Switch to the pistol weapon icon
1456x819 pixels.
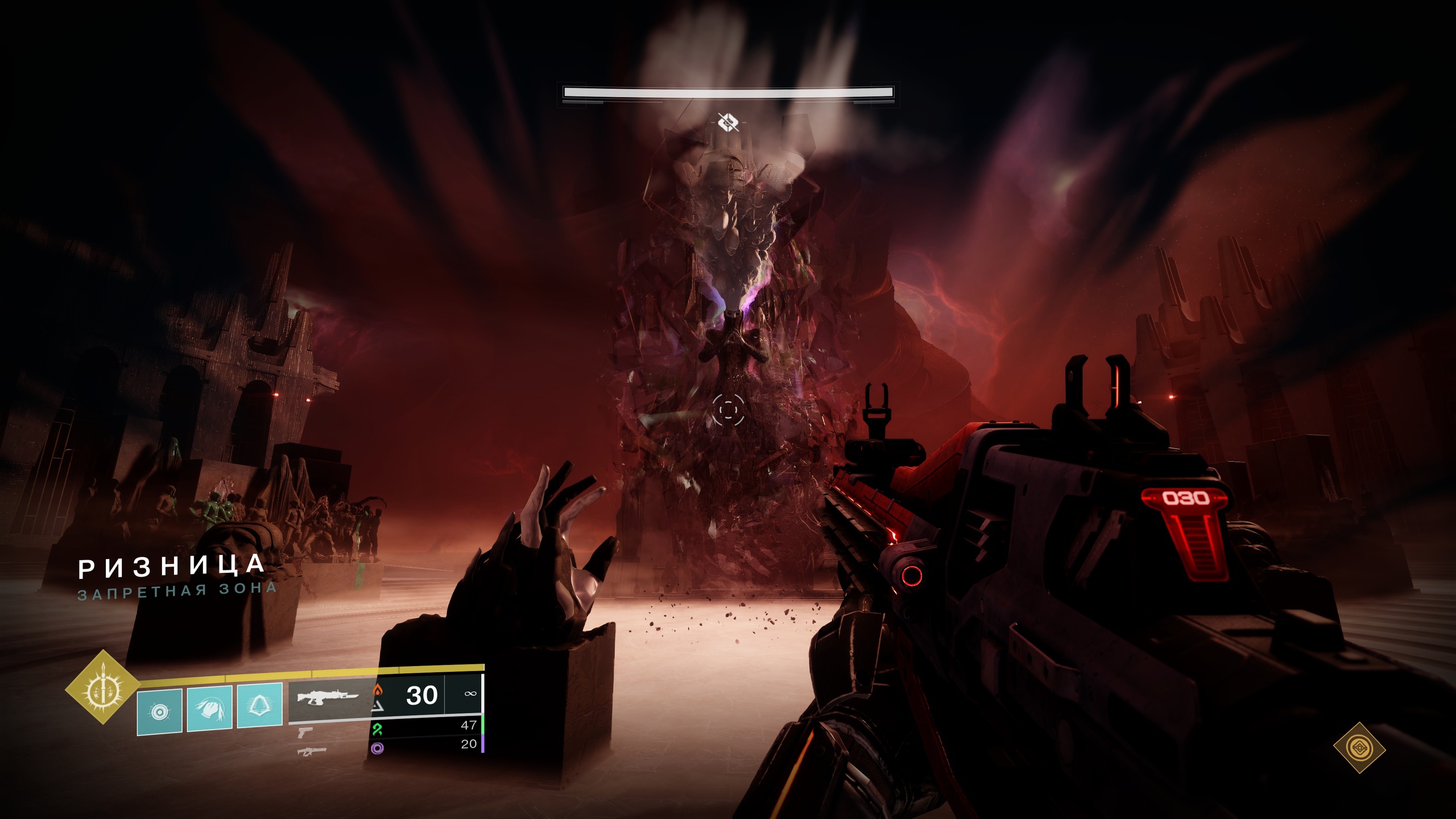click(x=304, y=731)
